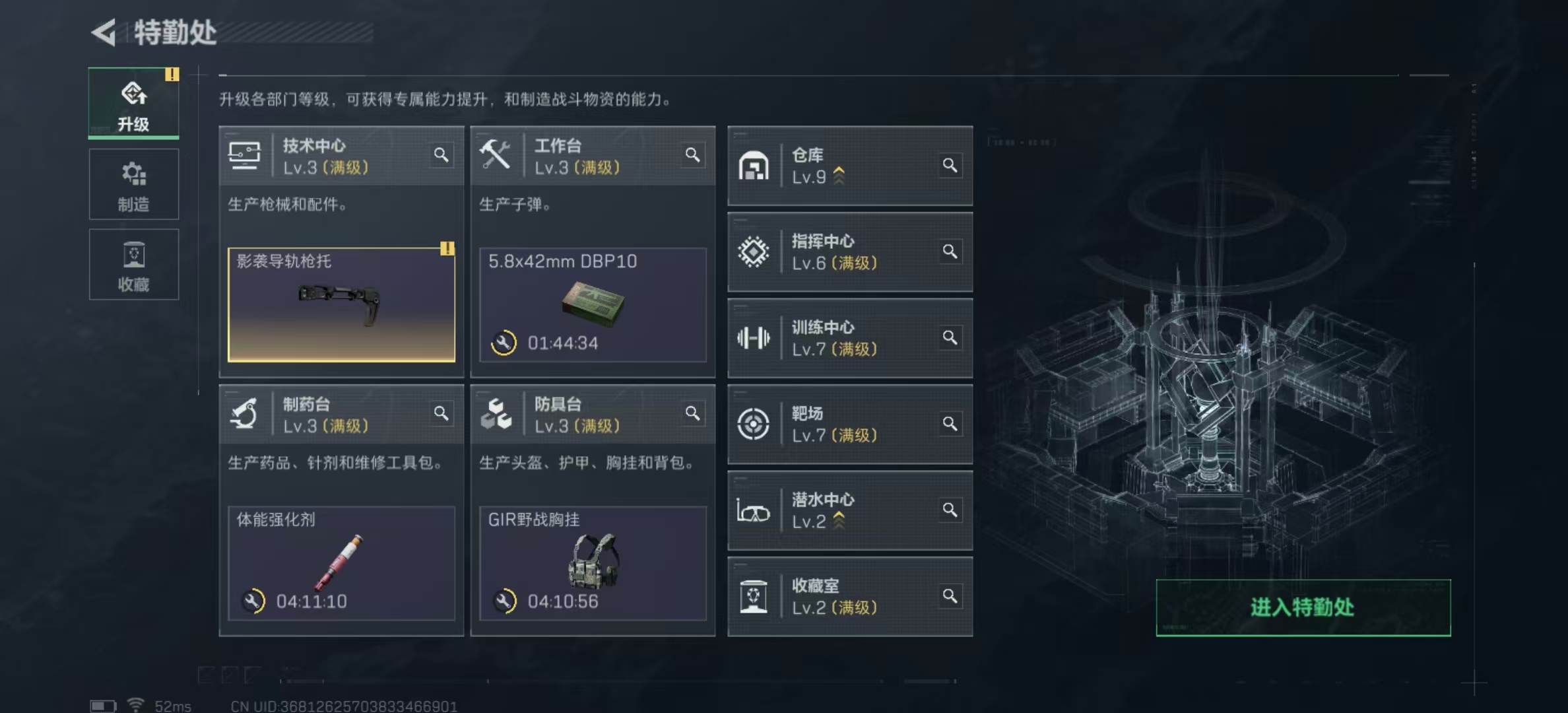
Task: Click the 工作台 hammer and wrench icon
Action: [498, 156]
